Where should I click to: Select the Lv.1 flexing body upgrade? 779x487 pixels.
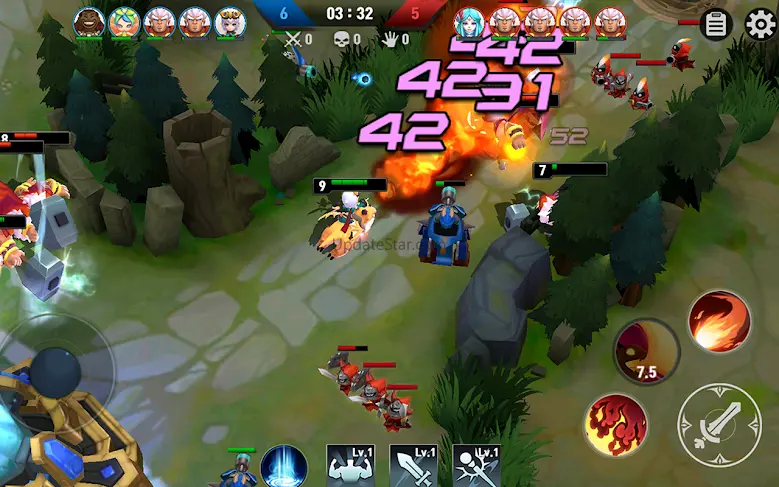tap(350, 468)
